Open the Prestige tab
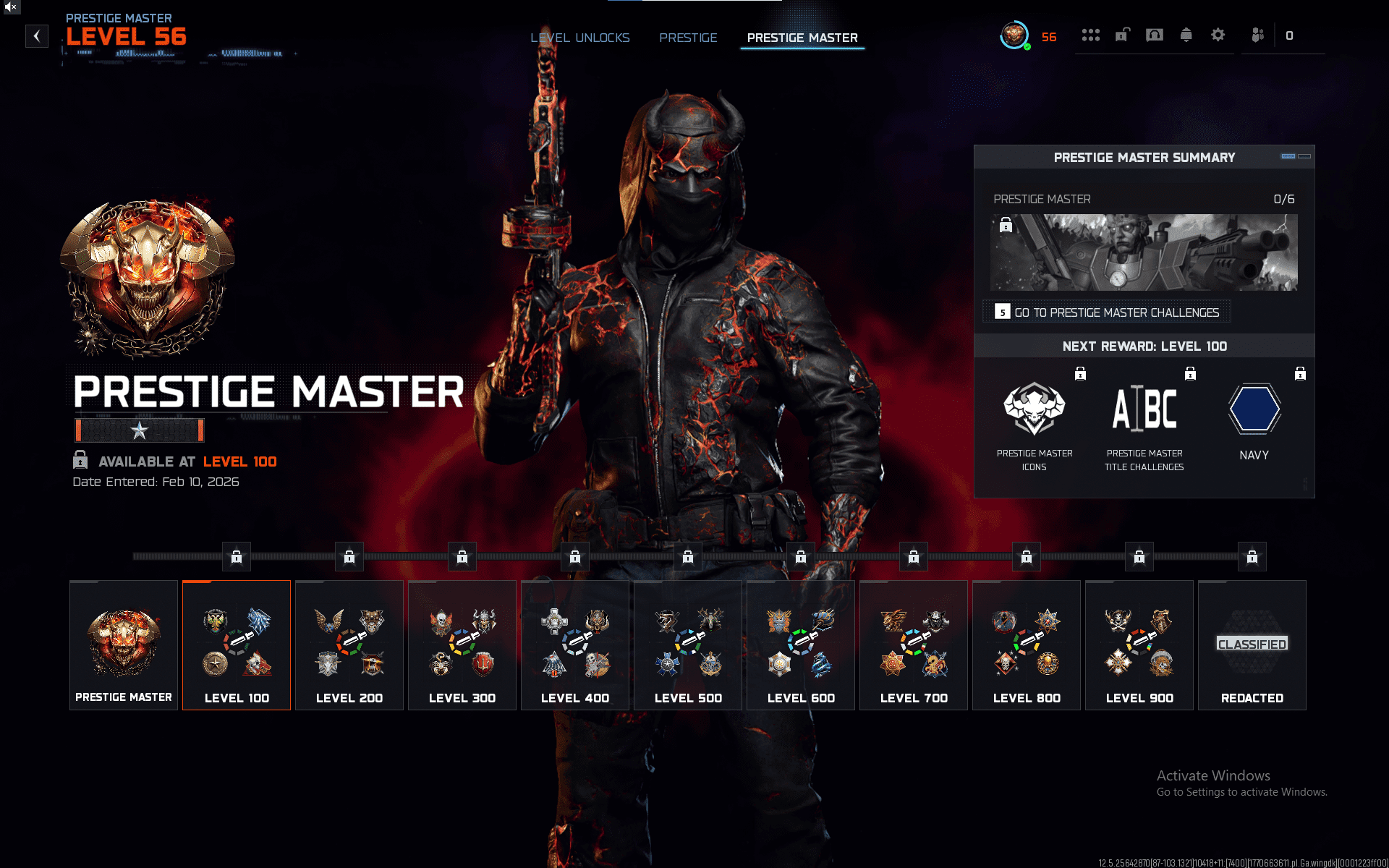 pos(688,38)
